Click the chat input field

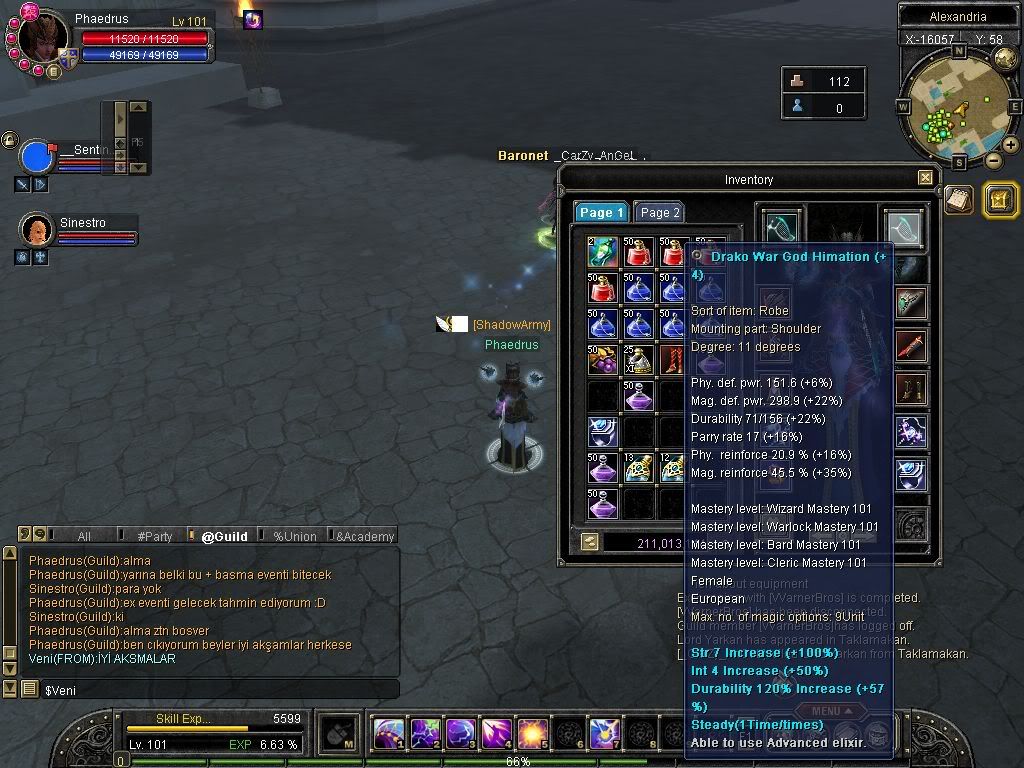[x=220, y=690]
